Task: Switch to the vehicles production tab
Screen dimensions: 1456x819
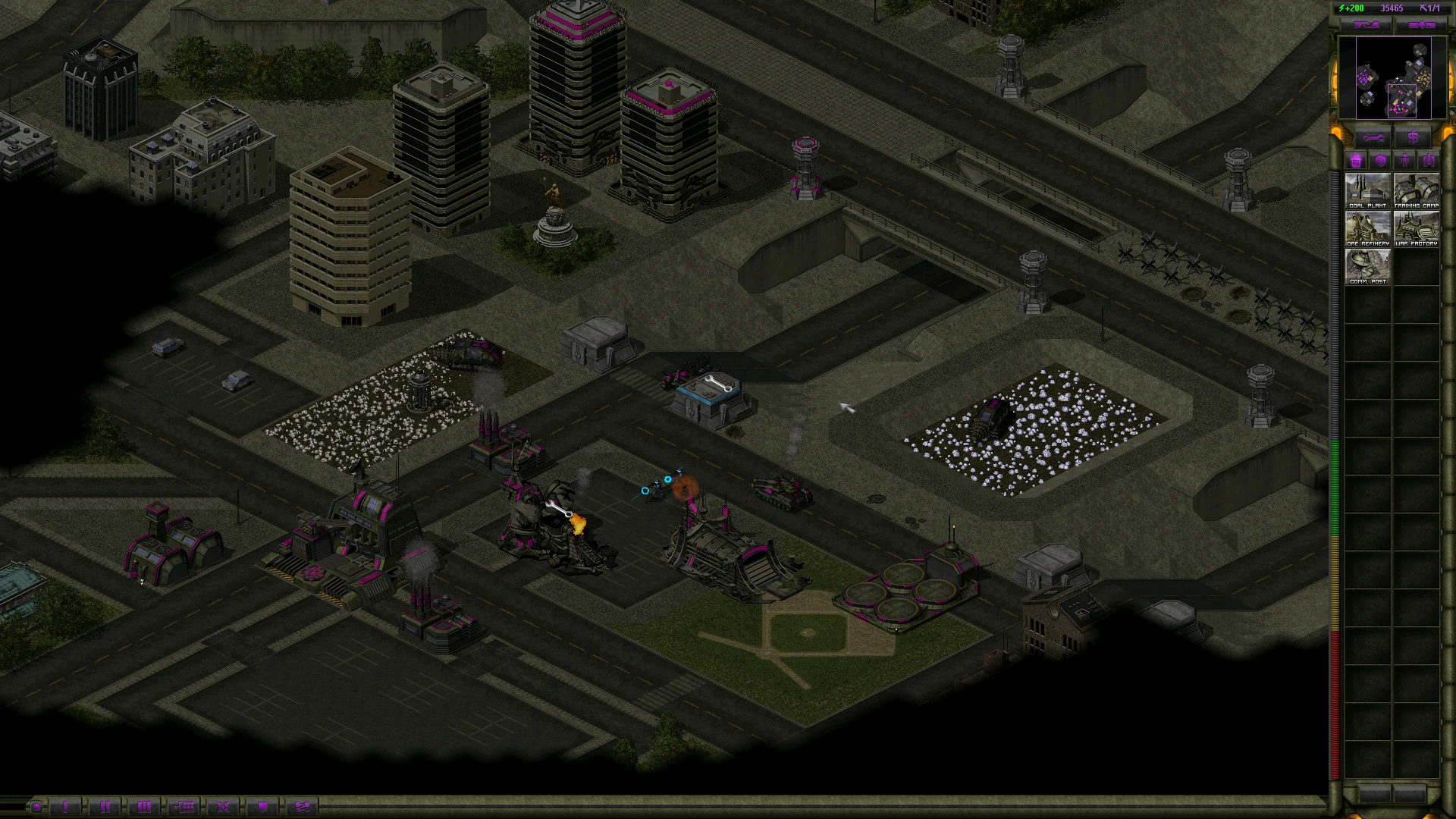Action: [1429, 161]
